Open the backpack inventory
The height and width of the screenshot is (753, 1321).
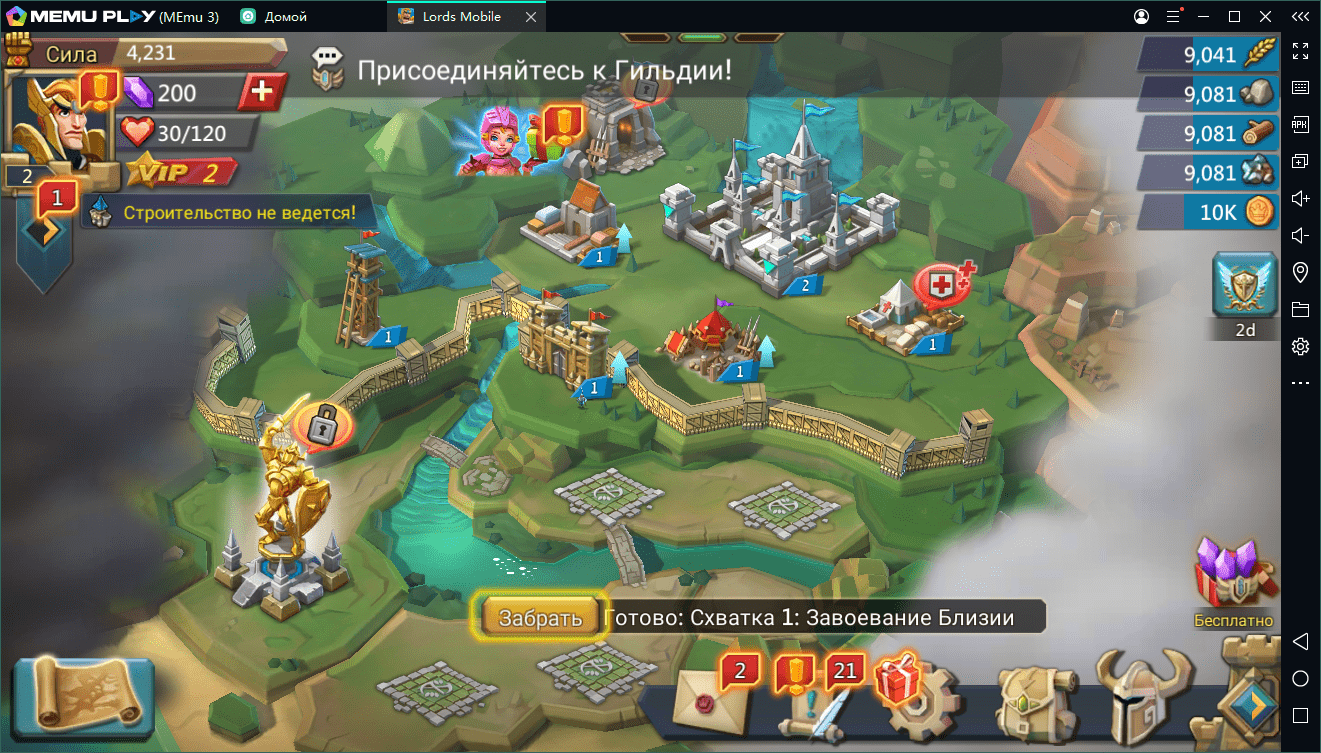click(1034, 702)
